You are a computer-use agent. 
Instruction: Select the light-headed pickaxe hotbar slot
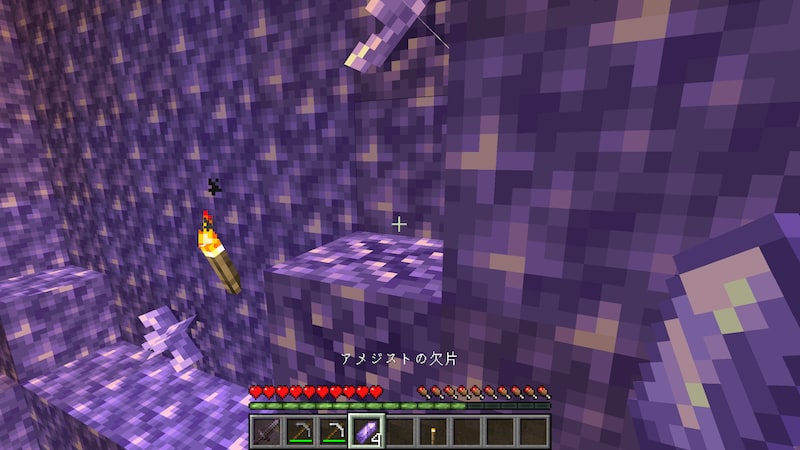[333, 431]
